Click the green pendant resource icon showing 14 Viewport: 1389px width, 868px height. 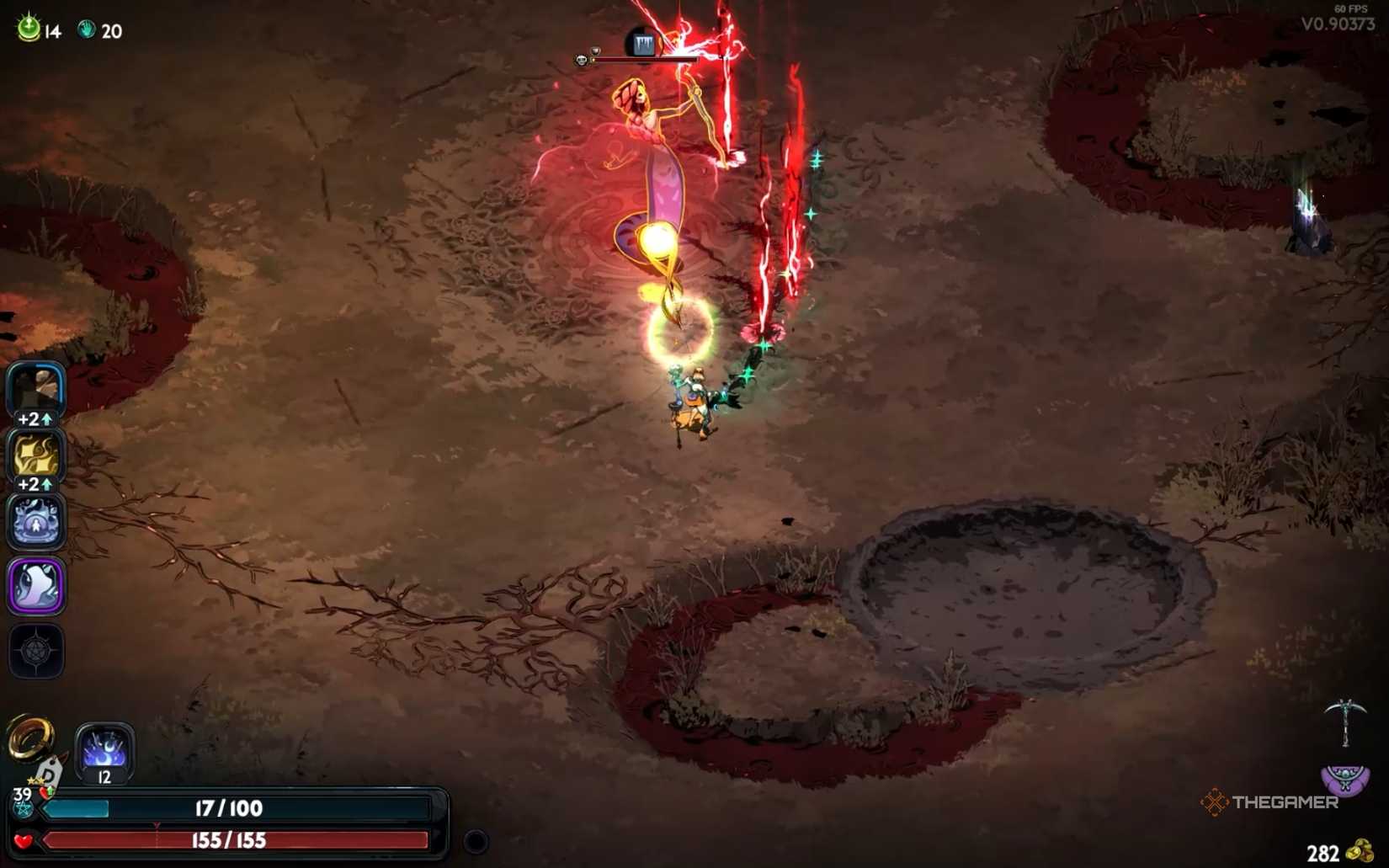(27, 26)
